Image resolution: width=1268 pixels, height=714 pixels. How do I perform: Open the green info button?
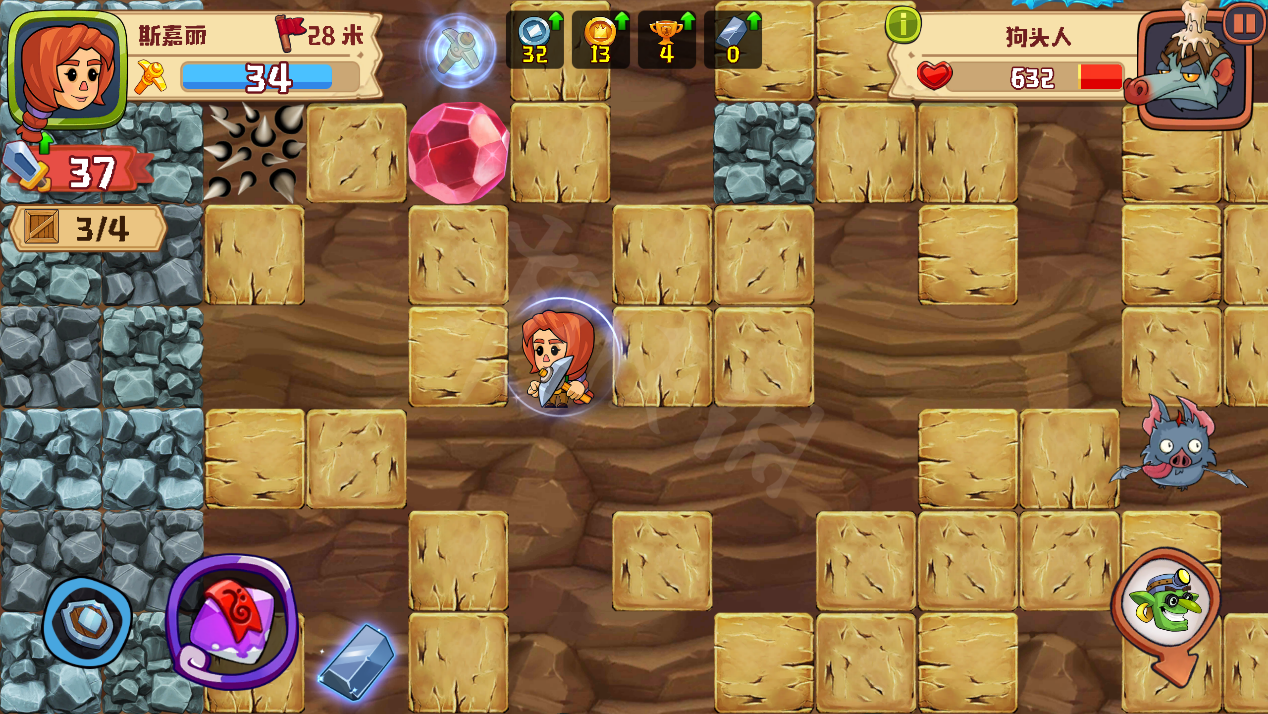click(902, 25)
